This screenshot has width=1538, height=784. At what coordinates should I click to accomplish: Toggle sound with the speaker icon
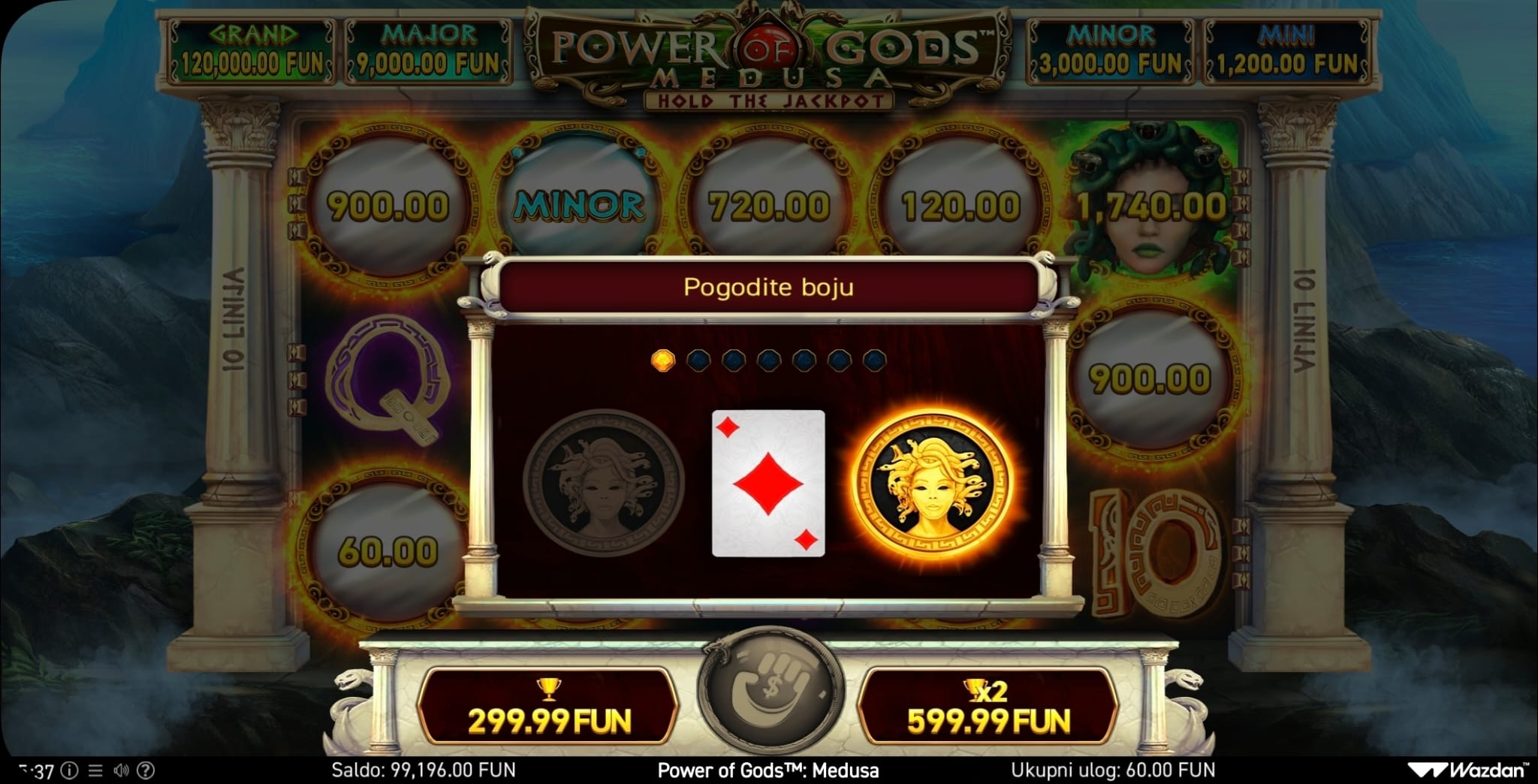tap(121, 770)
